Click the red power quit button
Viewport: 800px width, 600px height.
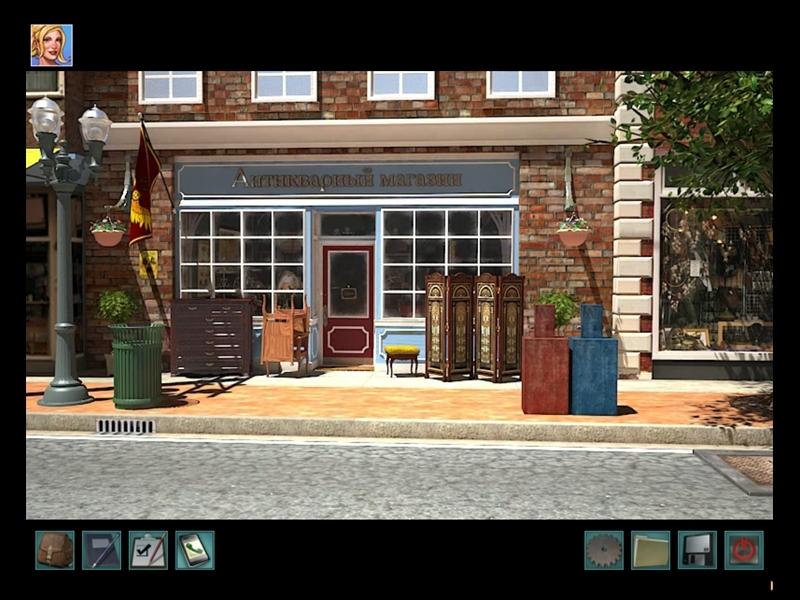click(743, 550)
